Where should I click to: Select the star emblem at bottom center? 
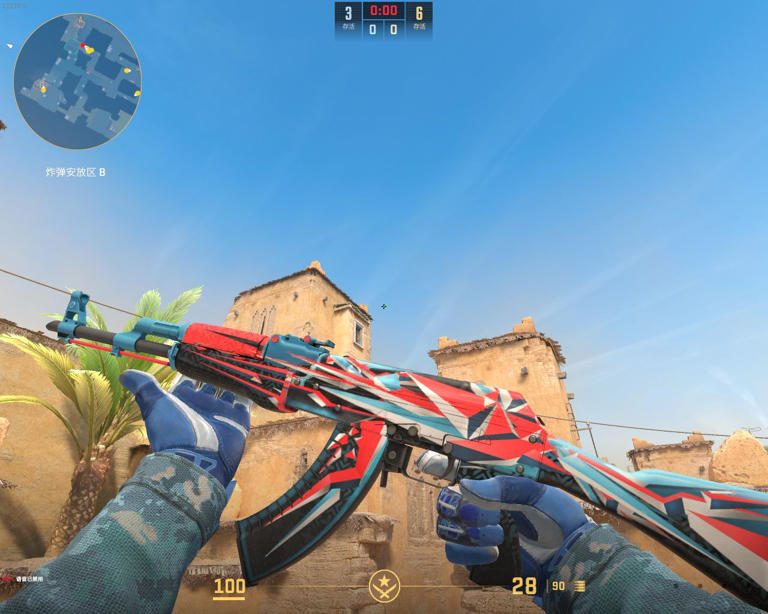point(384,585)
